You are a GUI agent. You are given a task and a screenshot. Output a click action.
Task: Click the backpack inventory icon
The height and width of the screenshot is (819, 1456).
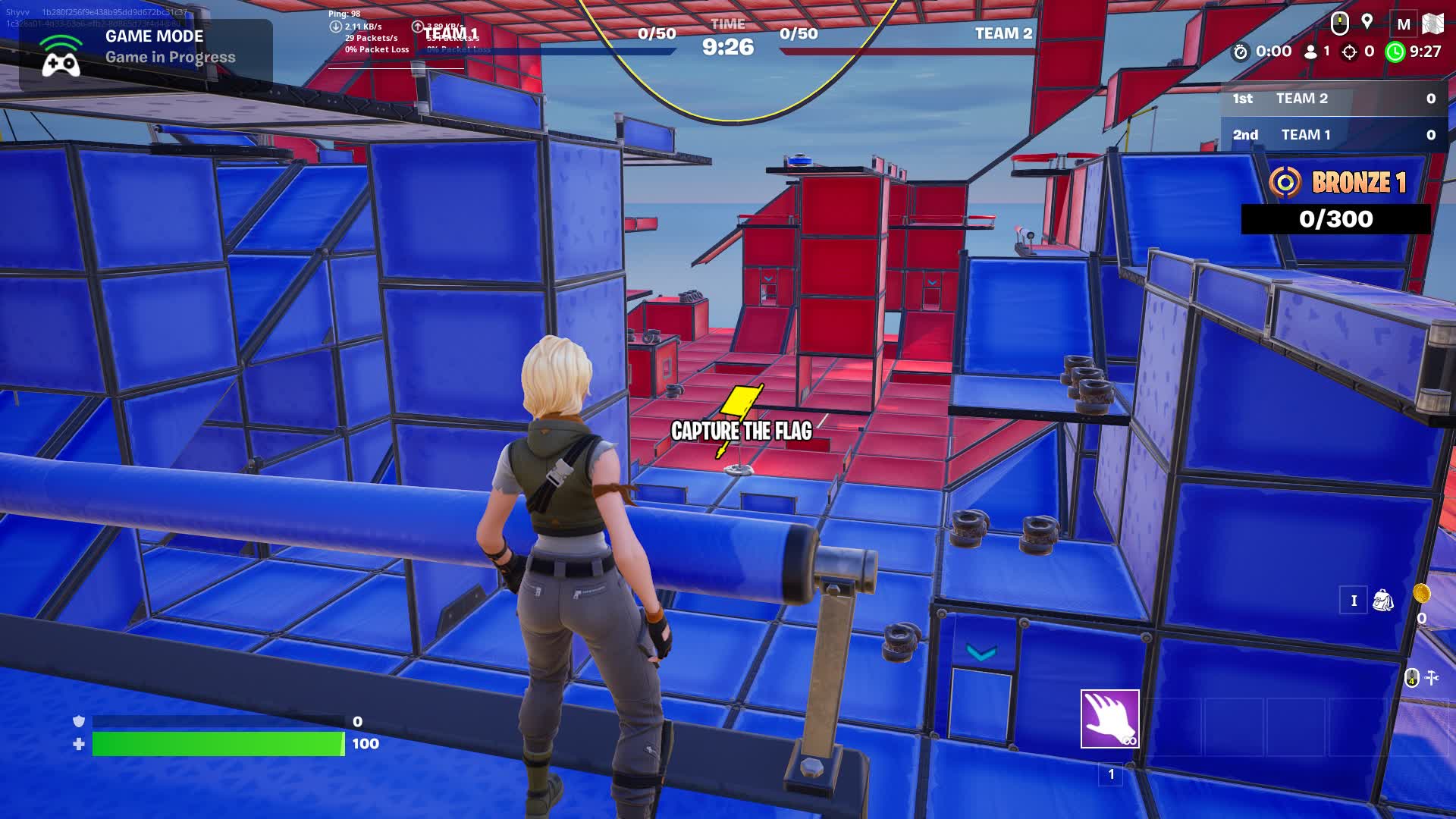coord(1383,601)
